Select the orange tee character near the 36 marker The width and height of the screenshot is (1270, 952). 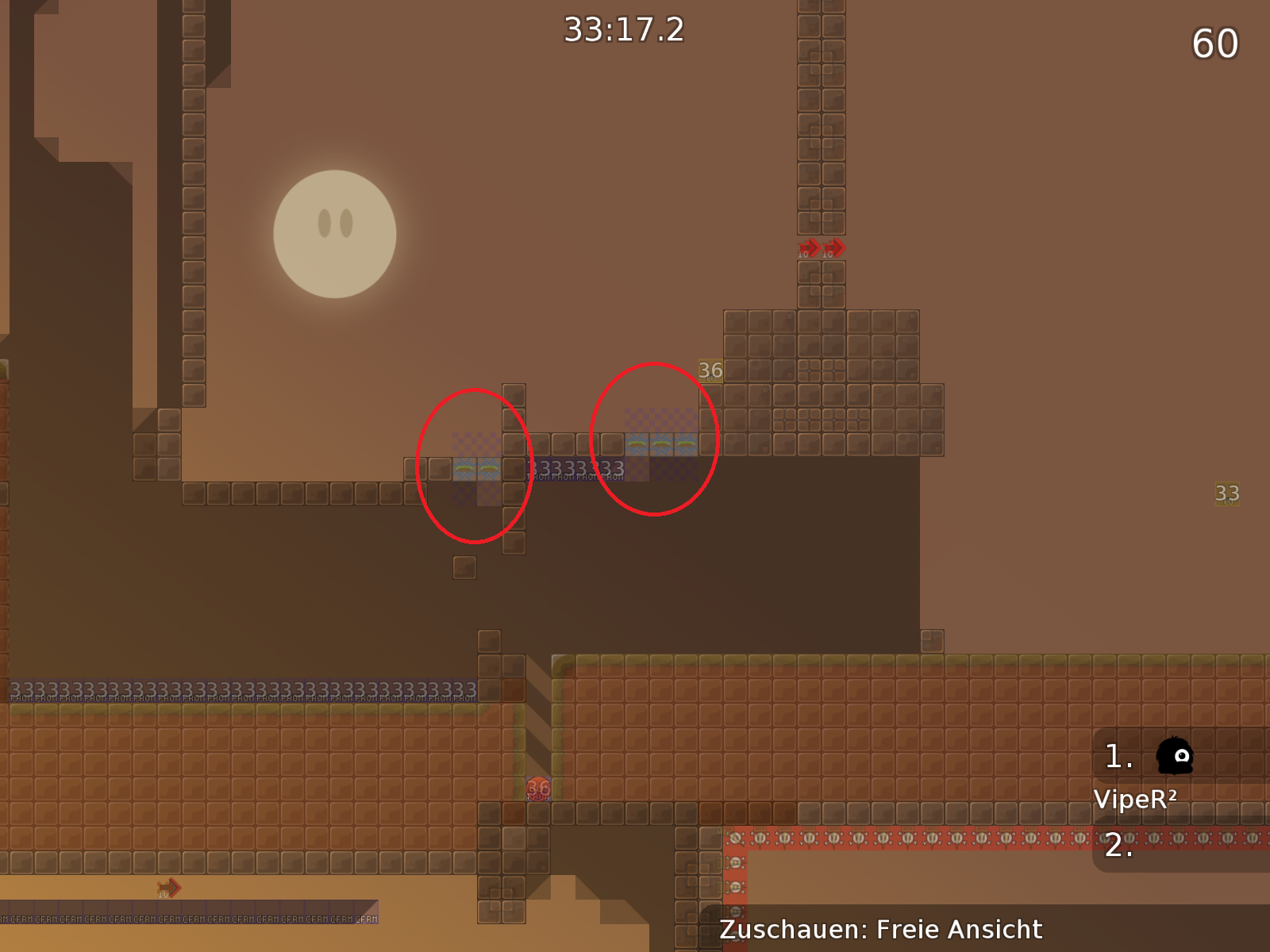click(x=538, y=789)
